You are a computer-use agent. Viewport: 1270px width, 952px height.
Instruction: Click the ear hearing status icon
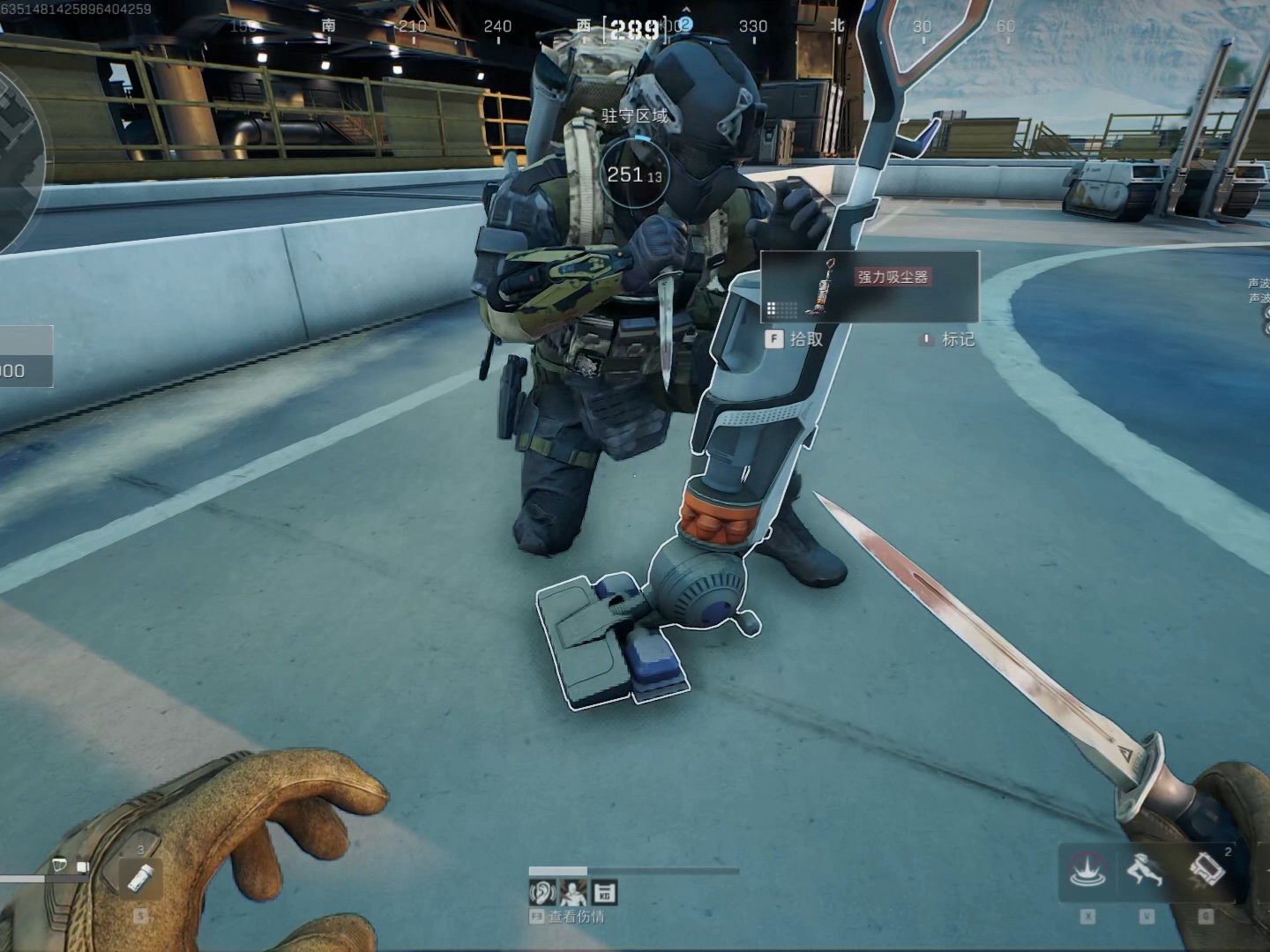point(542,893)
